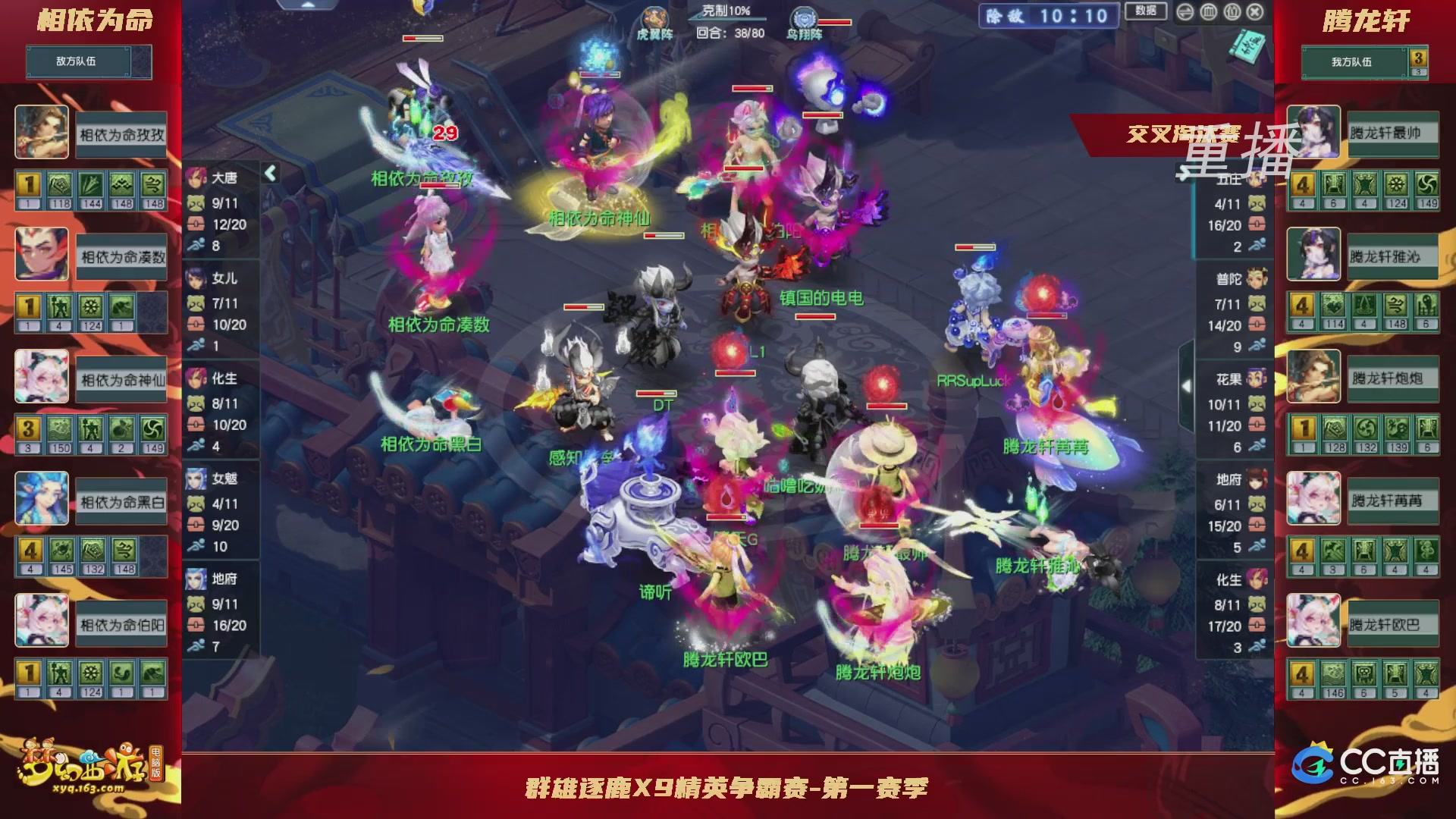Toggle the fence grid icon in top-right toolbar

tap(1210, 13)
